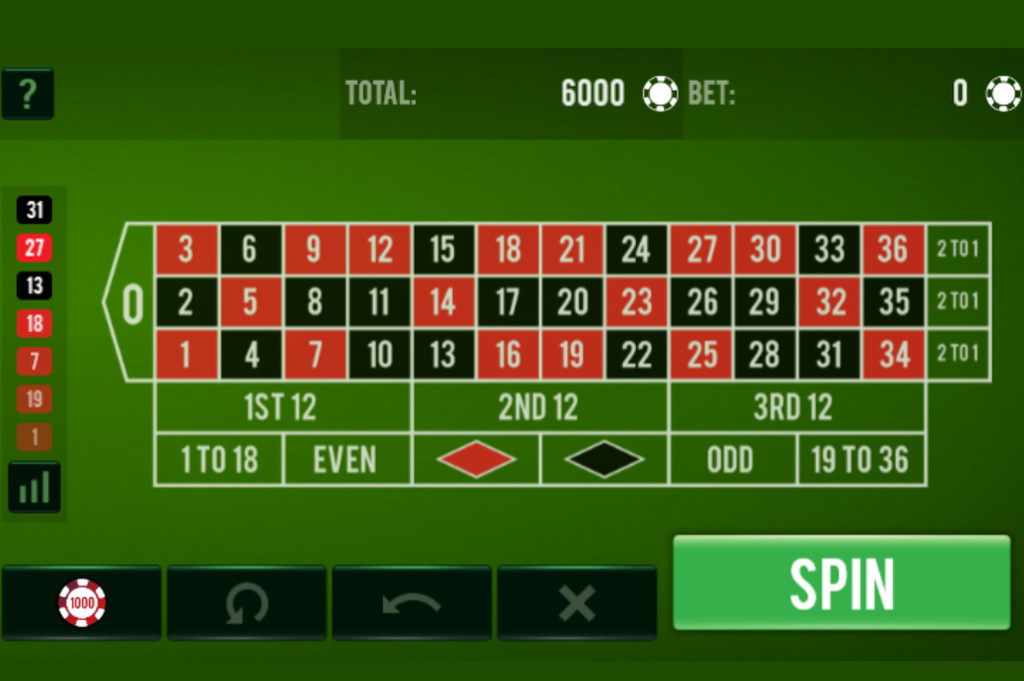Choose the 19 TO 36 high bet
1024x681 pixels.
(x=860, y=460)
